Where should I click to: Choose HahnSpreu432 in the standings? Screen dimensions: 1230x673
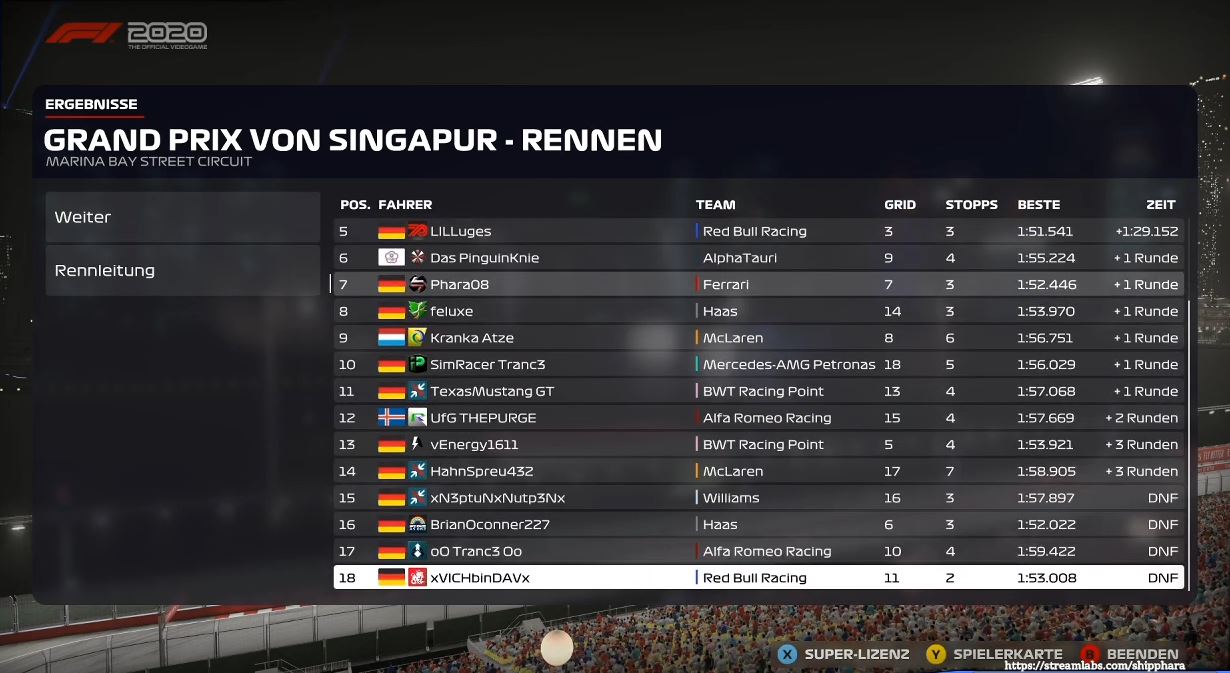click(758, 471)
